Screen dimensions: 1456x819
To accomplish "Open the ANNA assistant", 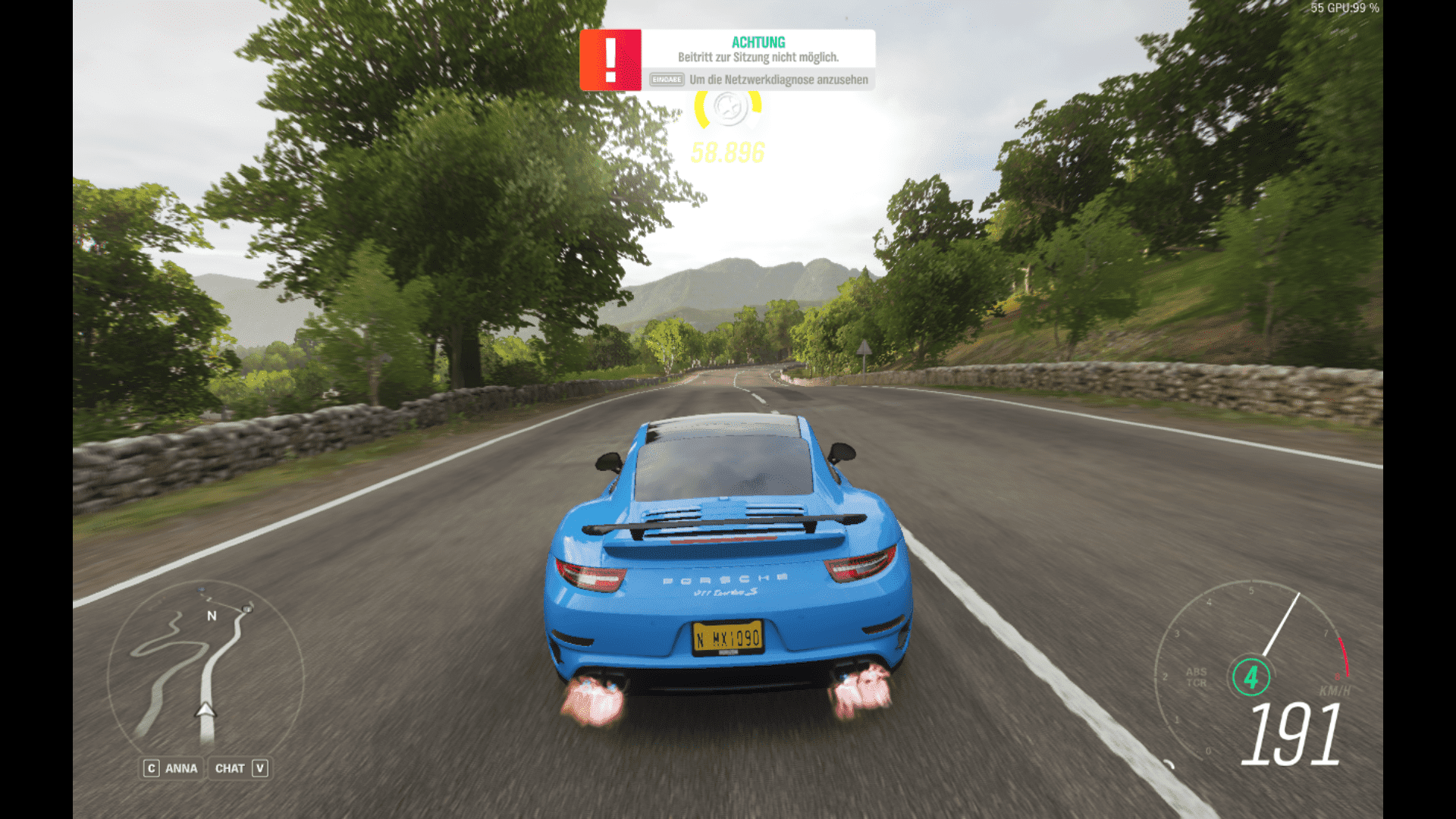I will (x=172, y=768).
